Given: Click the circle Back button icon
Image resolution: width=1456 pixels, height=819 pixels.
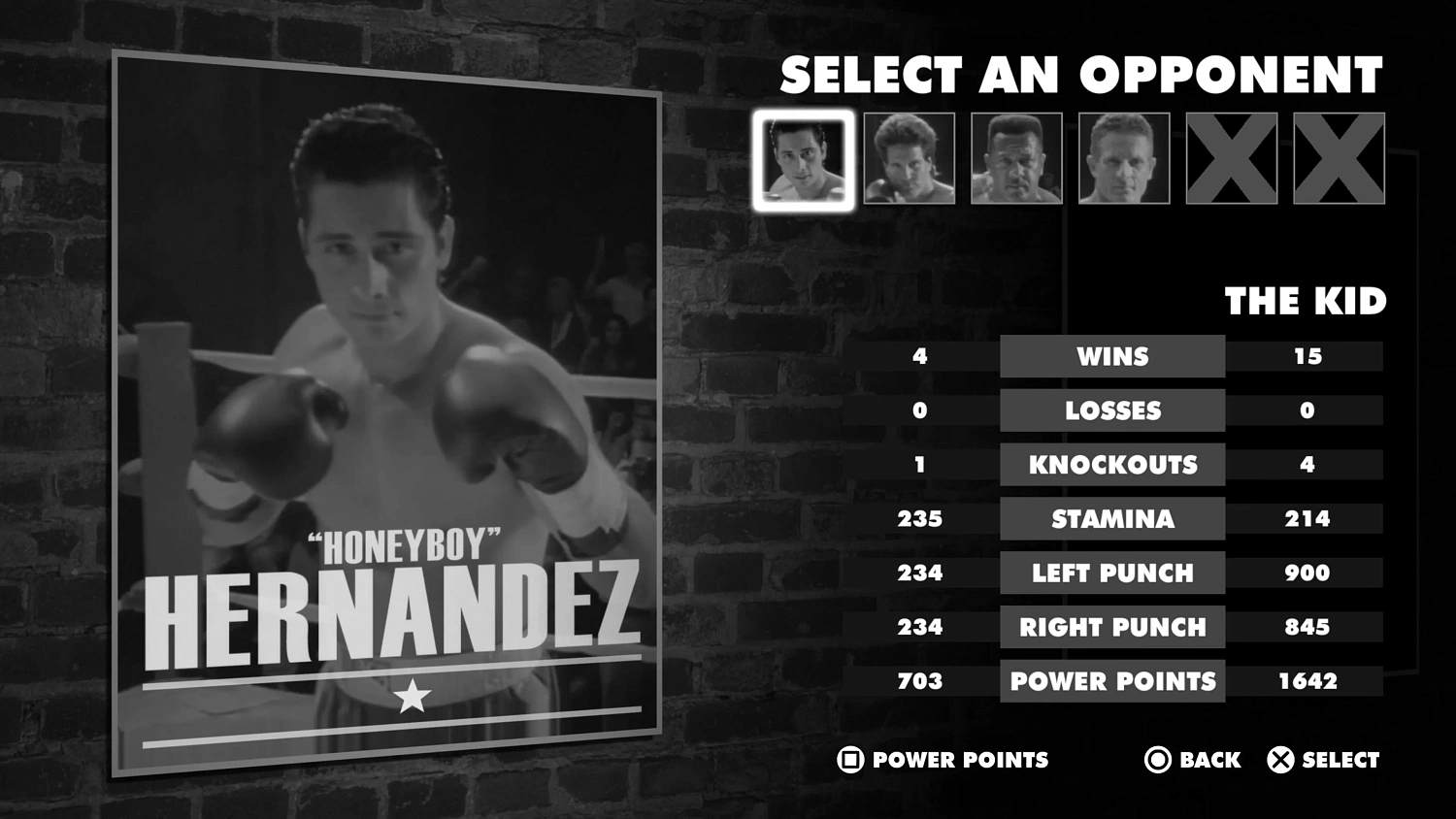Looking at the screenshot, I should 1157,760.
